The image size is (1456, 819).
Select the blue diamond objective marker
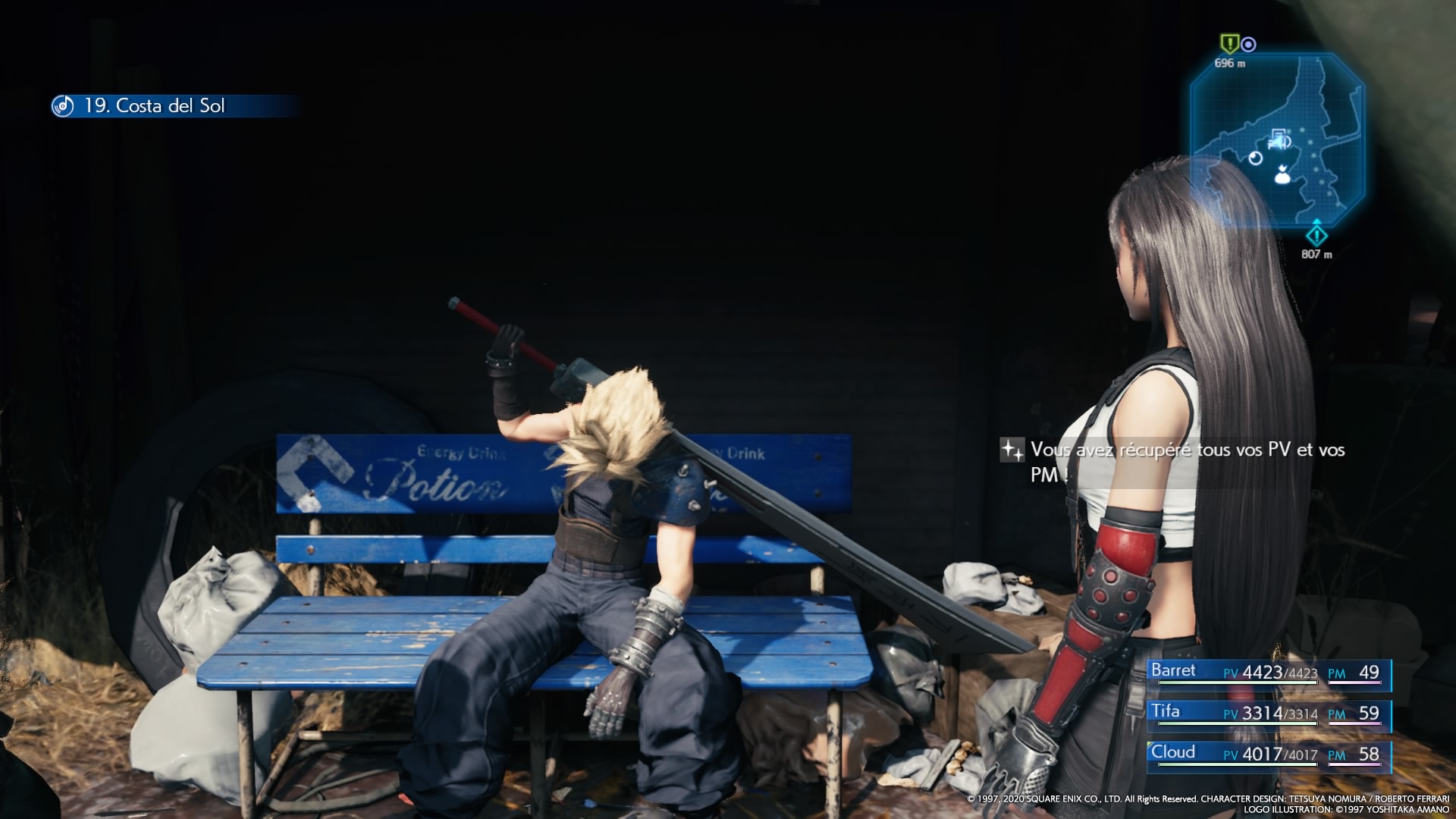(x=1316, y=234)
